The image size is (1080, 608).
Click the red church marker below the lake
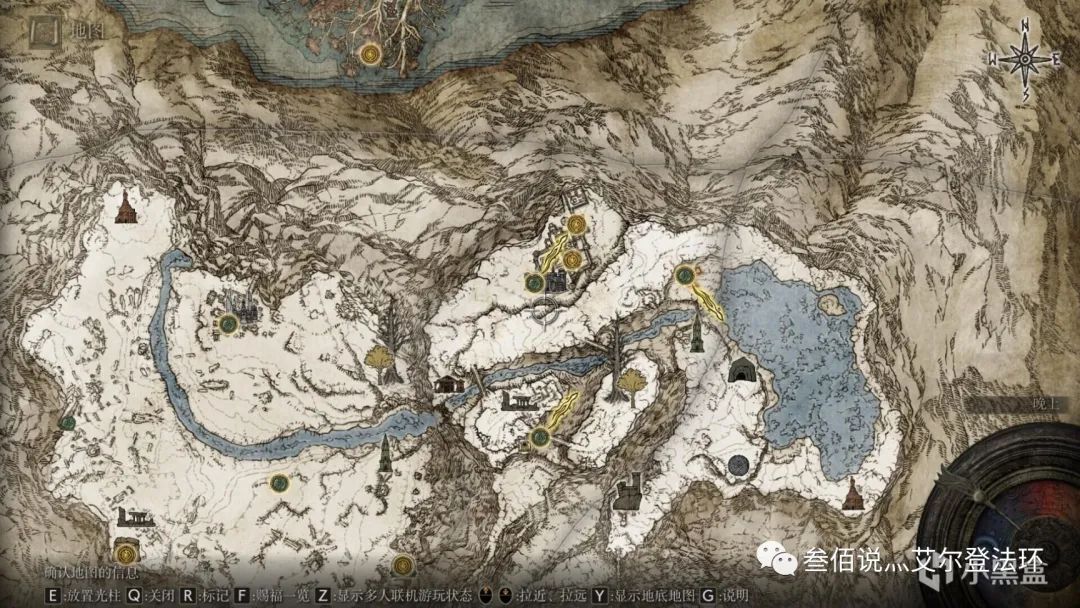pyautogui.click(x=852, y=494)
